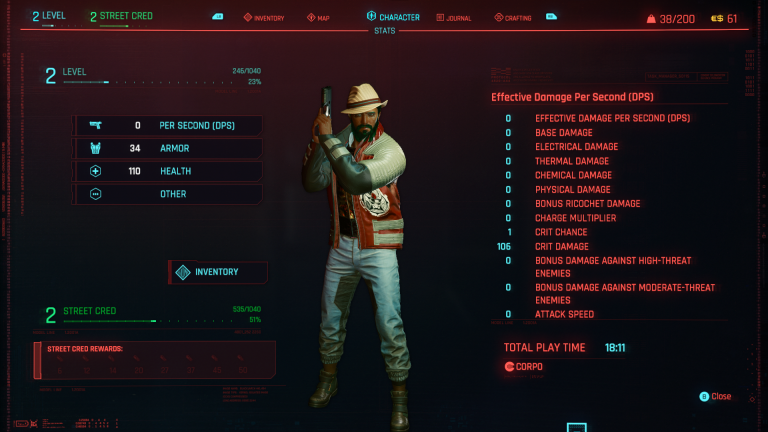Show the Armor stat details

coord(167,148)
